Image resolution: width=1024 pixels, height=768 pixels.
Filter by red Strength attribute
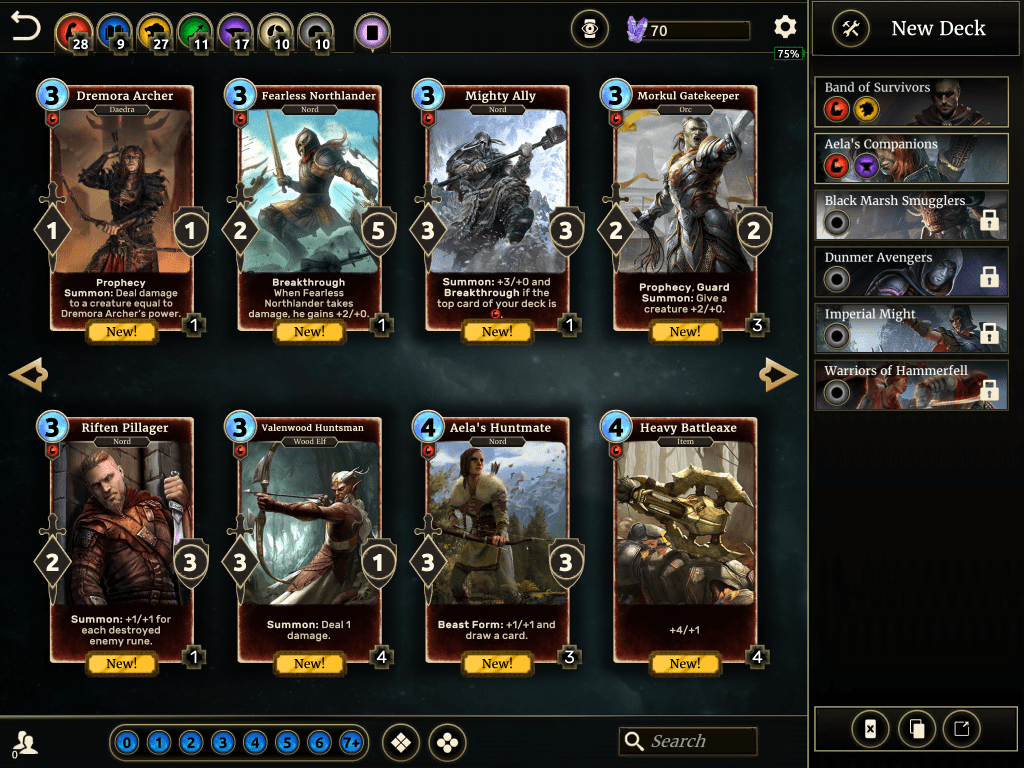coord(72,31)
